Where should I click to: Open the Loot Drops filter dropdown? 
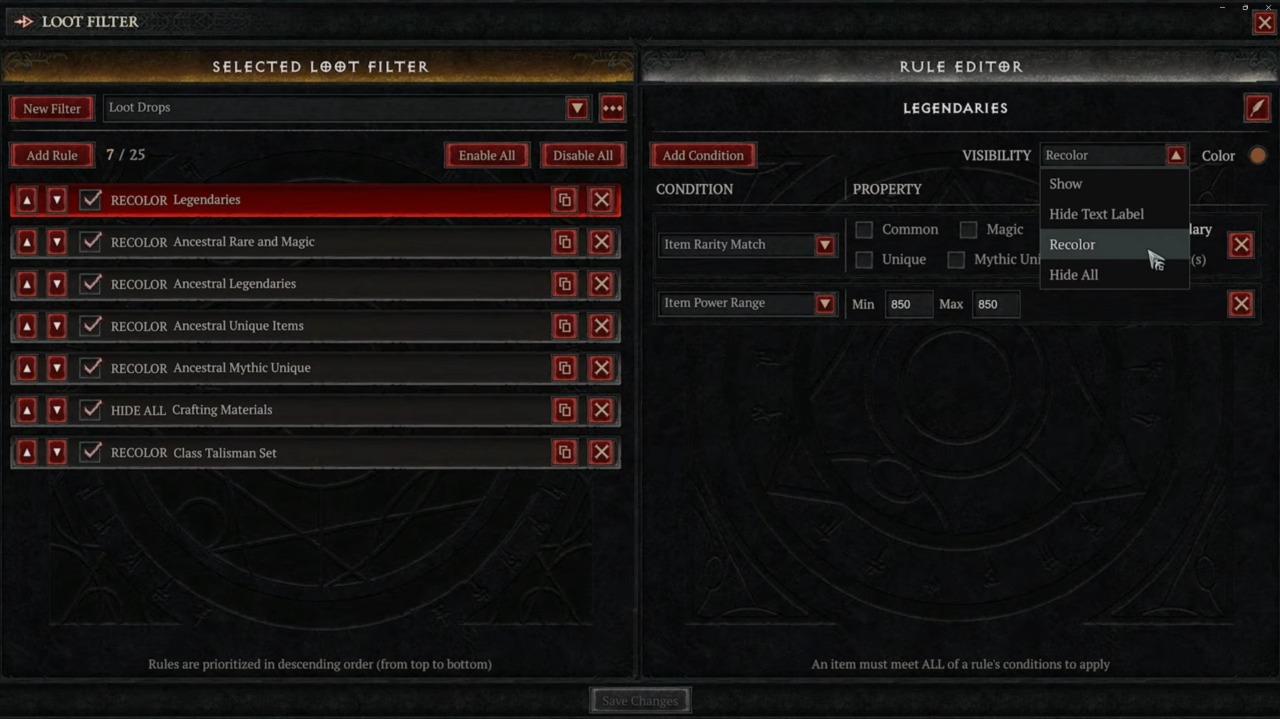577,108
